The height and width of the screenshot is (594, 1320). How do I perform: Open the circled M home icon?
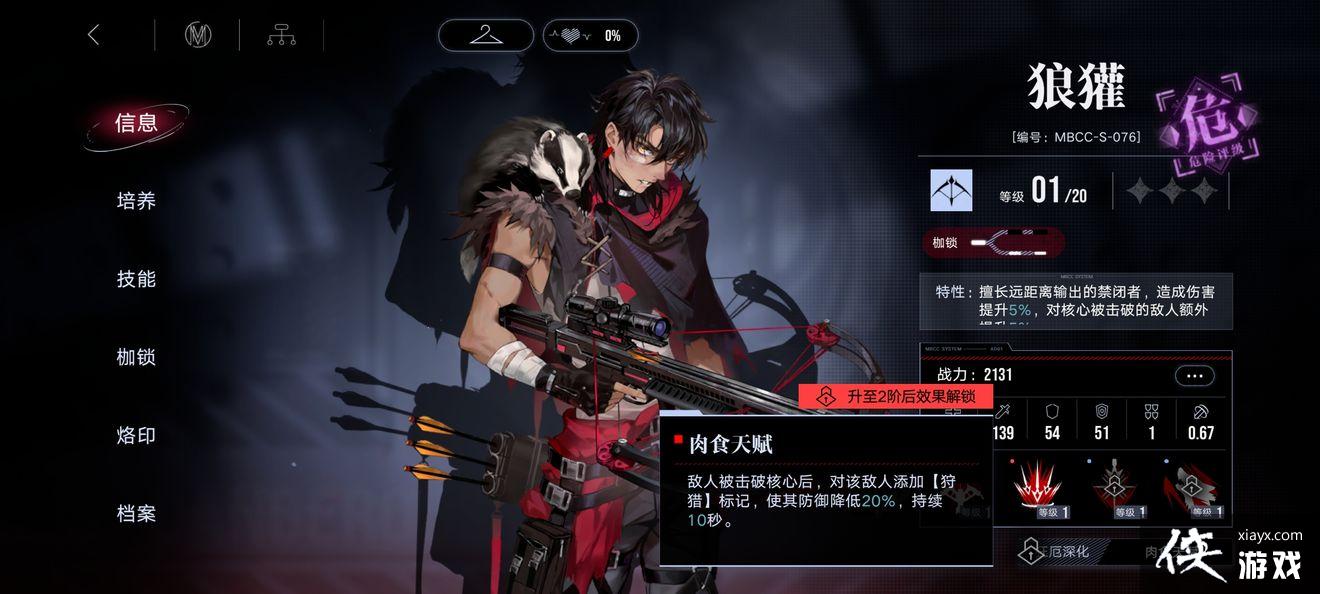click(198, 35)
